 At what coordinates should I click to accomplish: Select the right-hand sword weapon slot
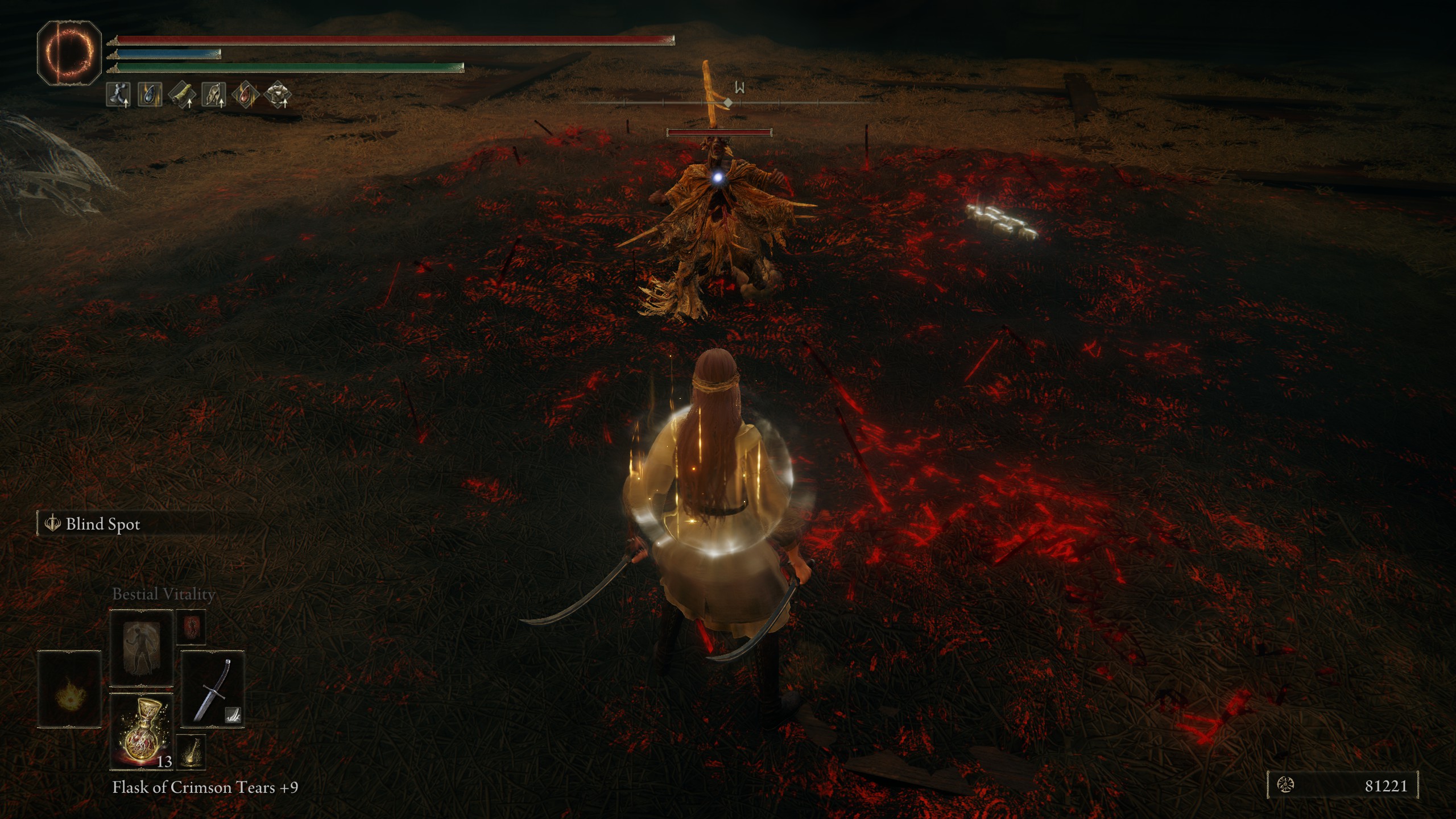click(x=212, y=689)
